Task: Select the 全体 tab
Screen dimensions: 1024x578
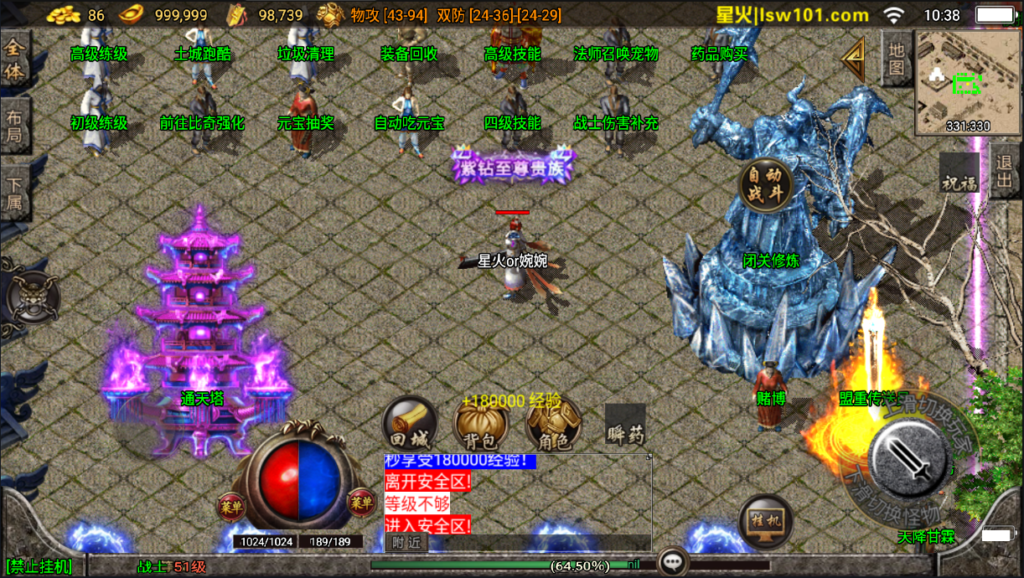Action: click(x=14, y=59)
